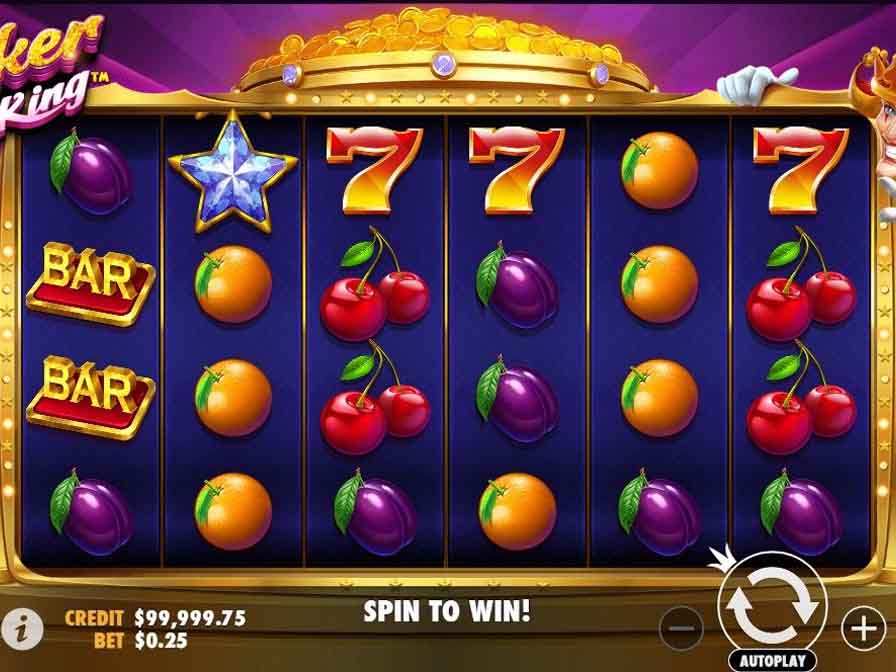Increase the bet with the plus button
This screenshot has width=896, height=672.
862,628
